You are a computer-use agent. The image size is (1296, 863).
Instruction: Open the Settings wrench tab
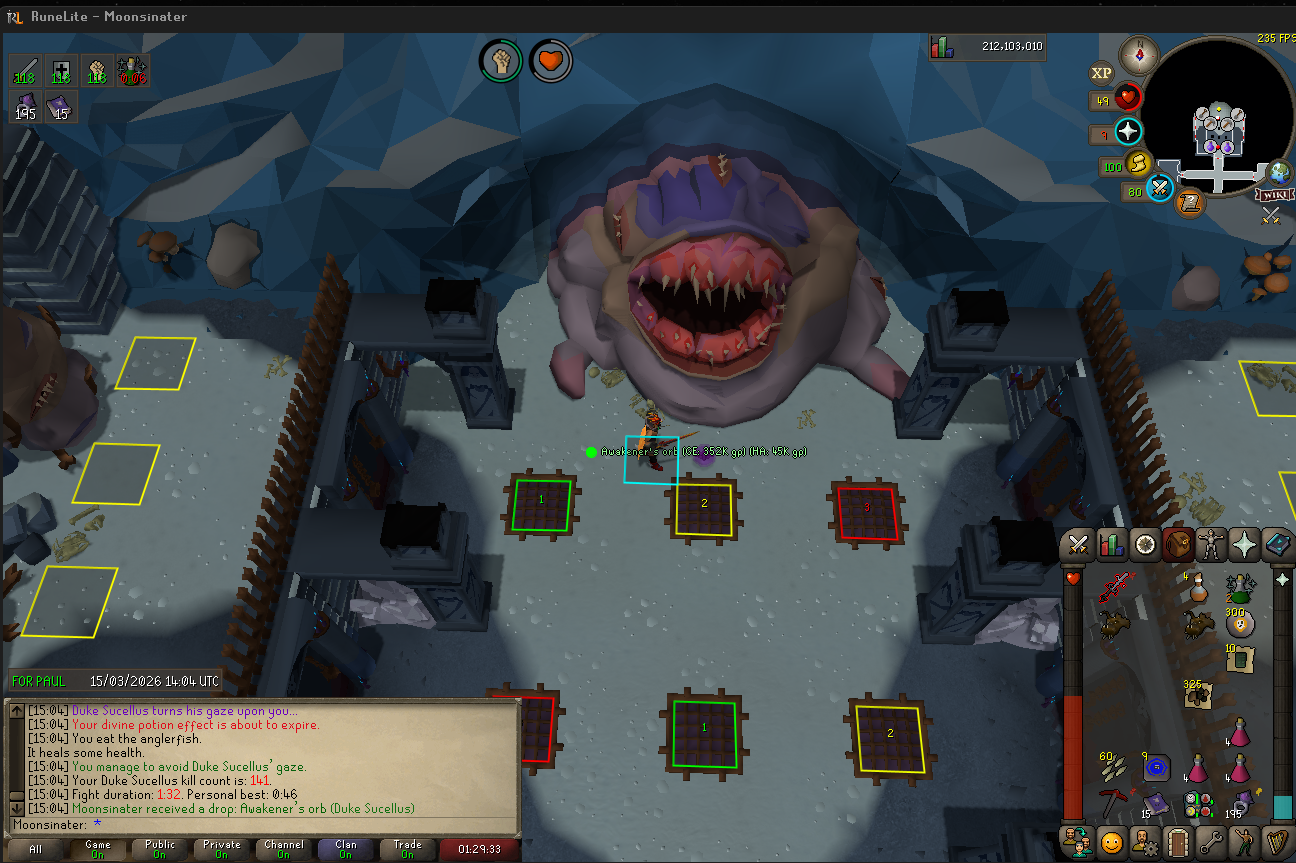point(1211,841)
